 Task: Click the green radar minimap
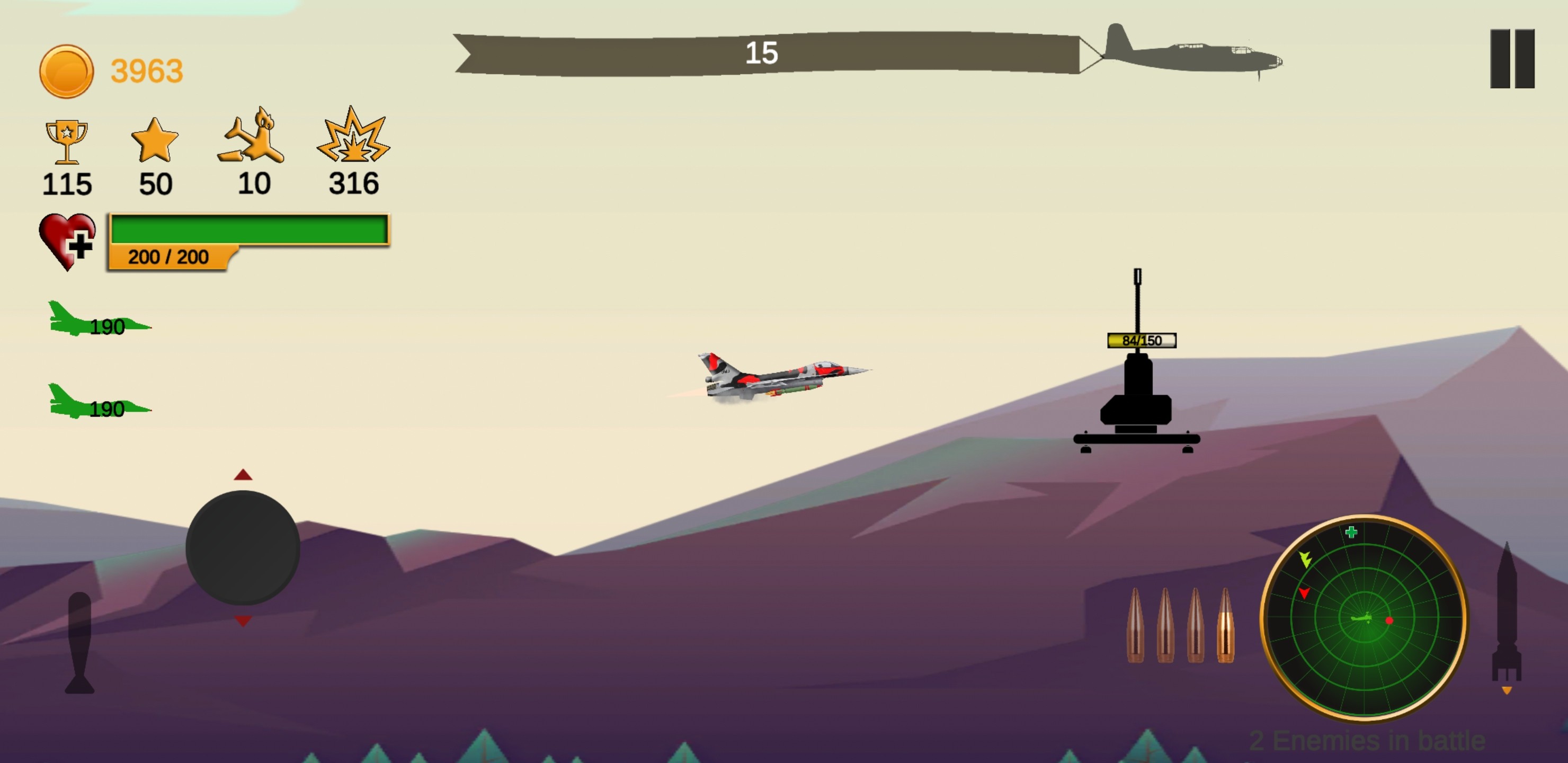pos(1364,618)
